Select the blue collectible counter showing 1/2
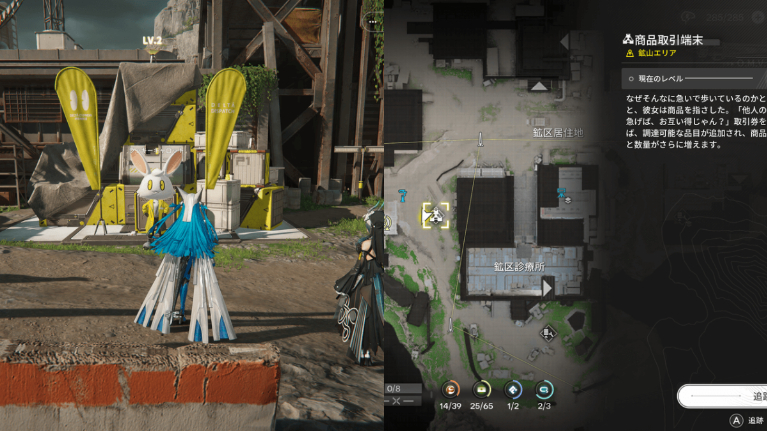The image size is (767, 431). point(513,389)
